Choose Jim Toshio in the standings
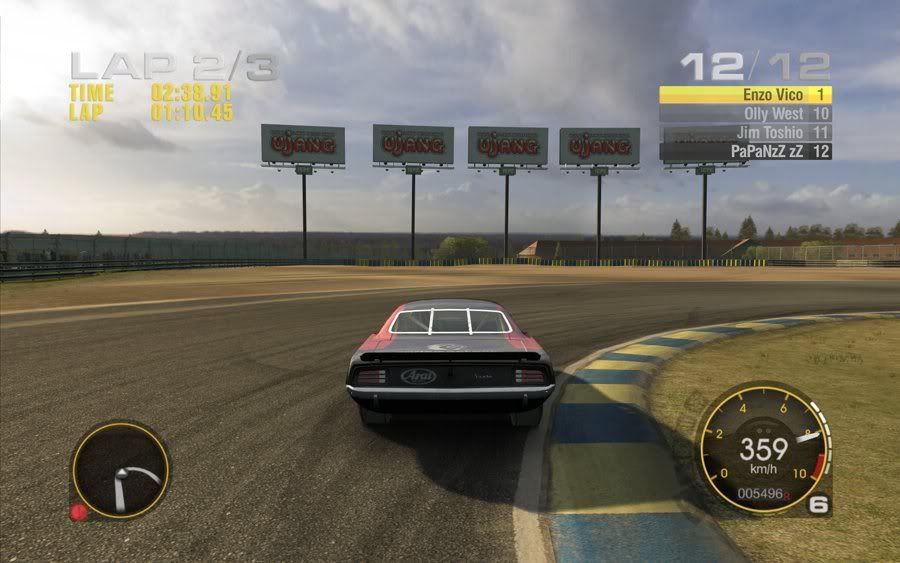Screen dimensions: 900x563 [x=745, y=132]
